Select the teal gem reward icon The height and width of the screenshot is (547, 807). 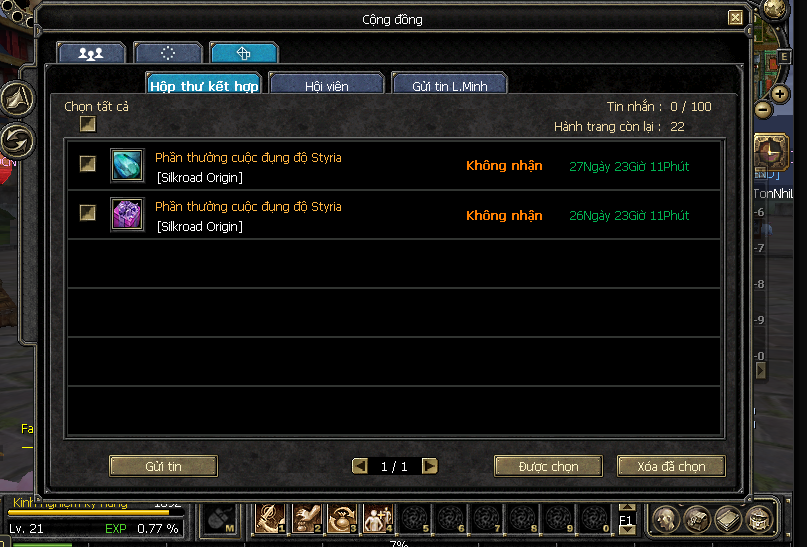pos(127,166)
